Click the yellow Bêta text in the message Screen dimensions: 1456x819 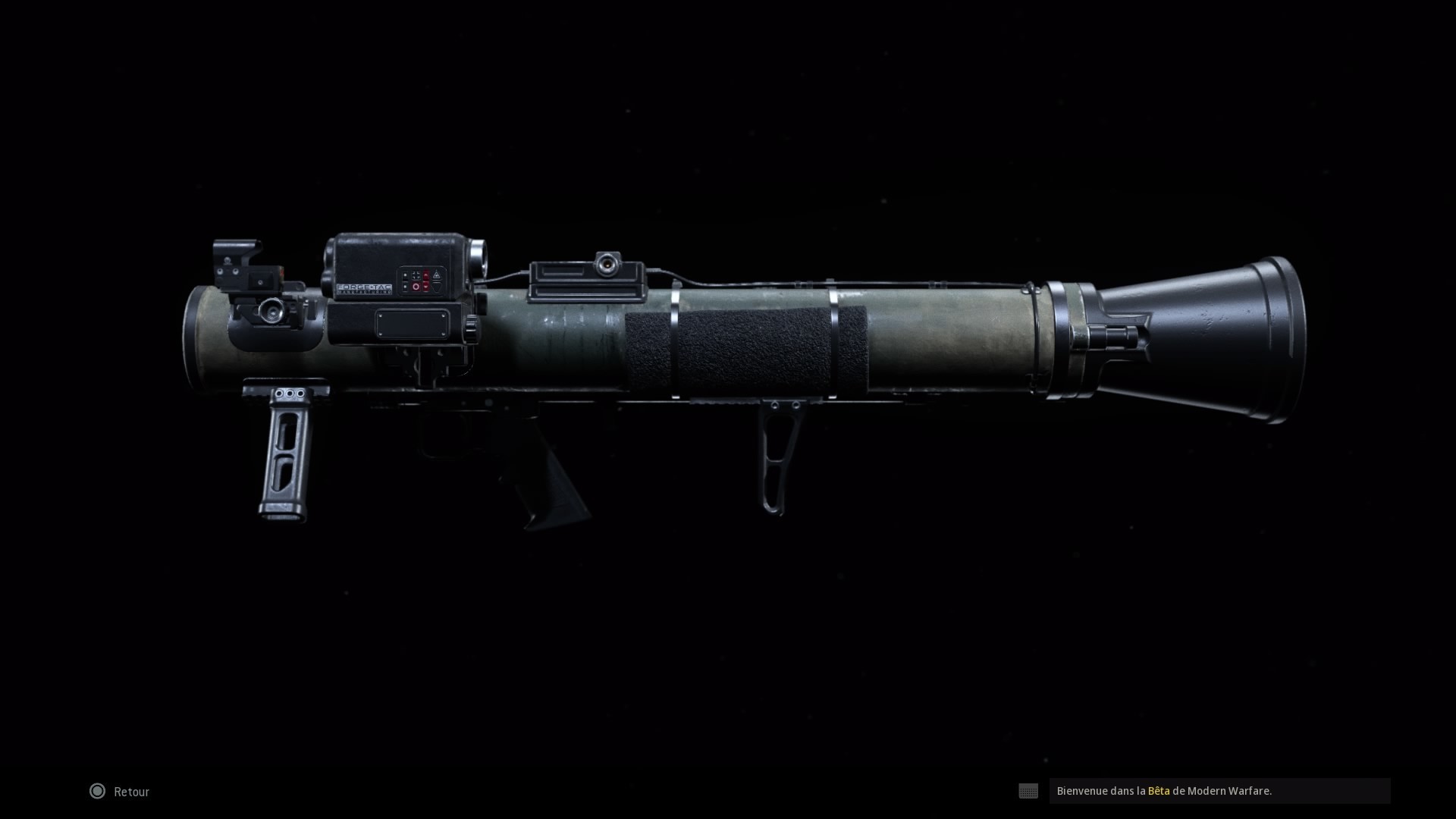coord(1158,790)
